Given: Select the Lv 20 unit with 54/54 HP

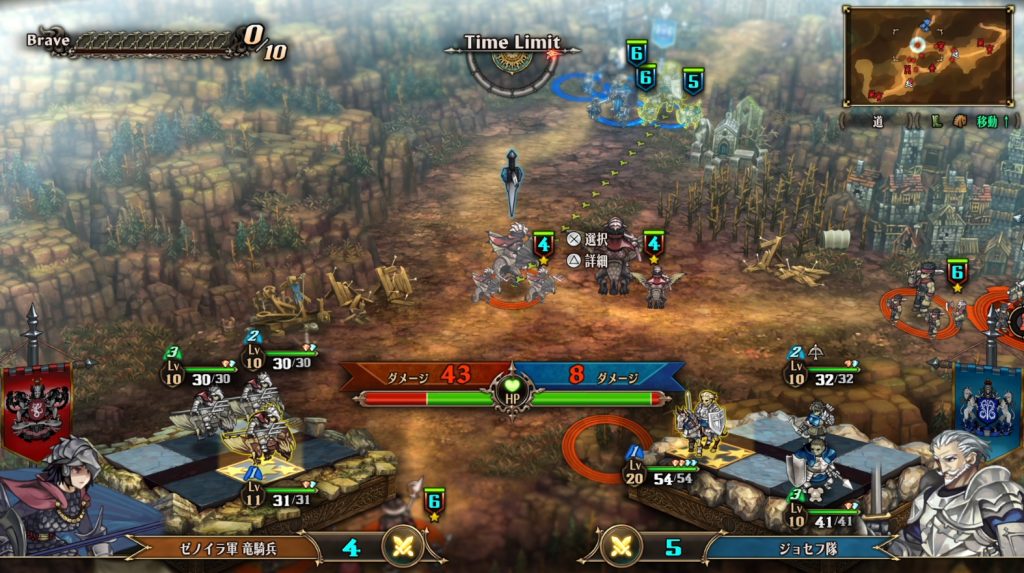Looking at the screenshot, I should click(x=700, y=422).
